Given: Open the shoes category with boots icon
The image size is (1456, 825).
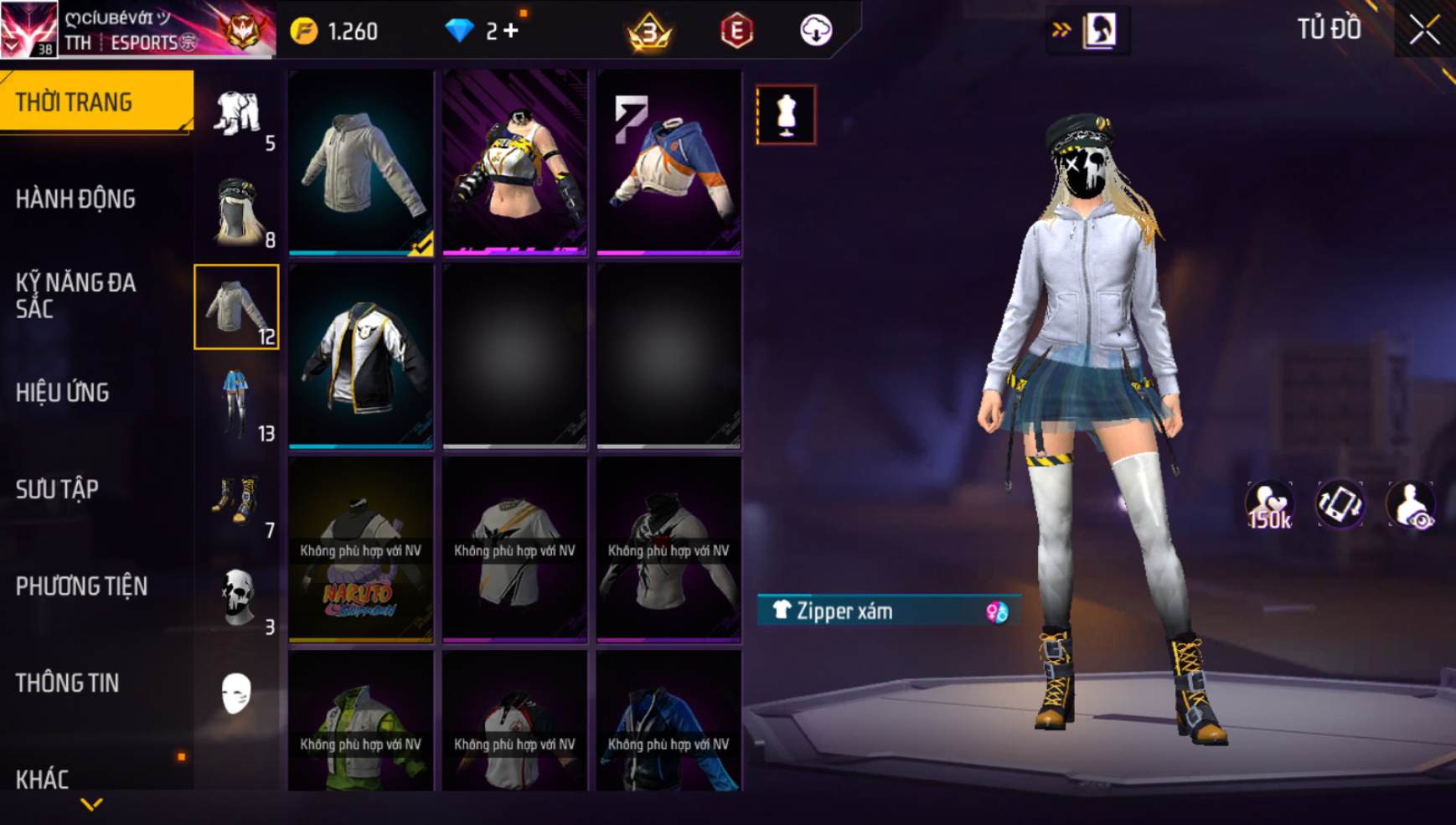Looking at the screenshot, I should pos(237,502).
